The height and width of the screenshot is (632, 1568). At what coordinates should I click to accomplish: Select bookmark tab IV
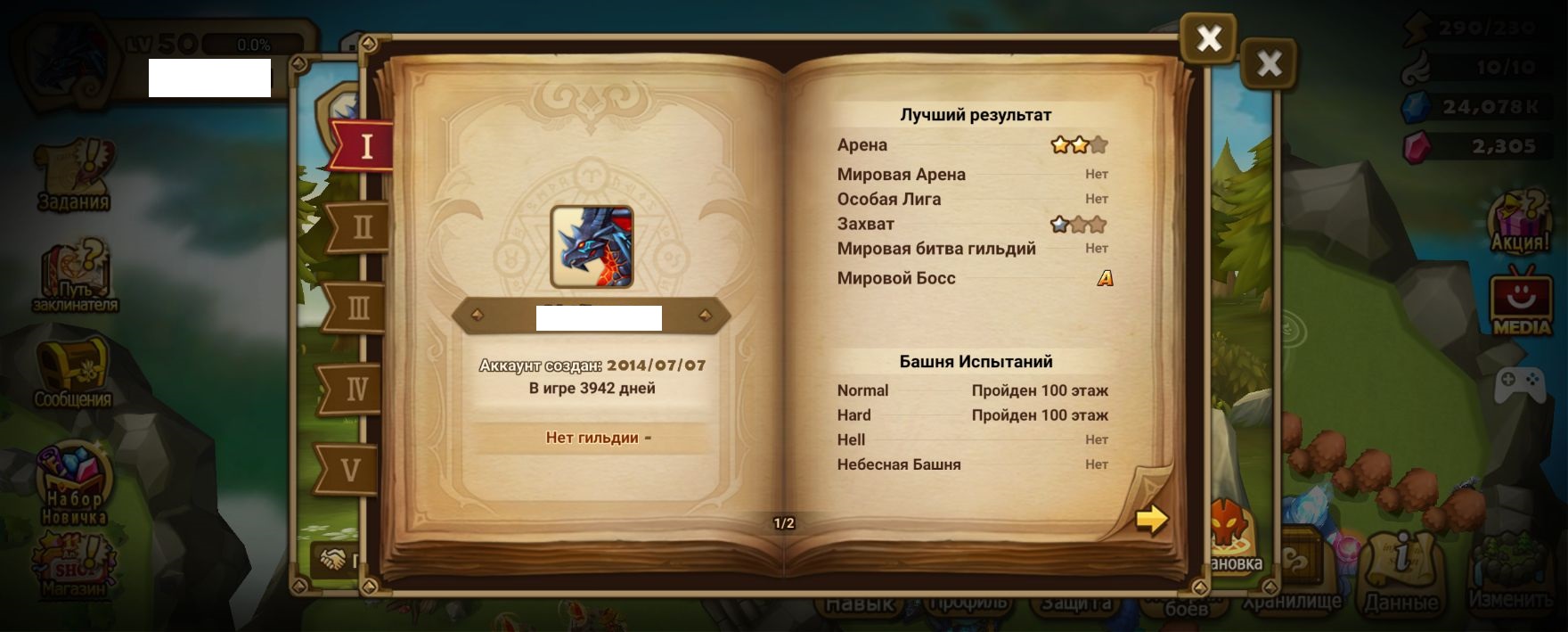355,390
